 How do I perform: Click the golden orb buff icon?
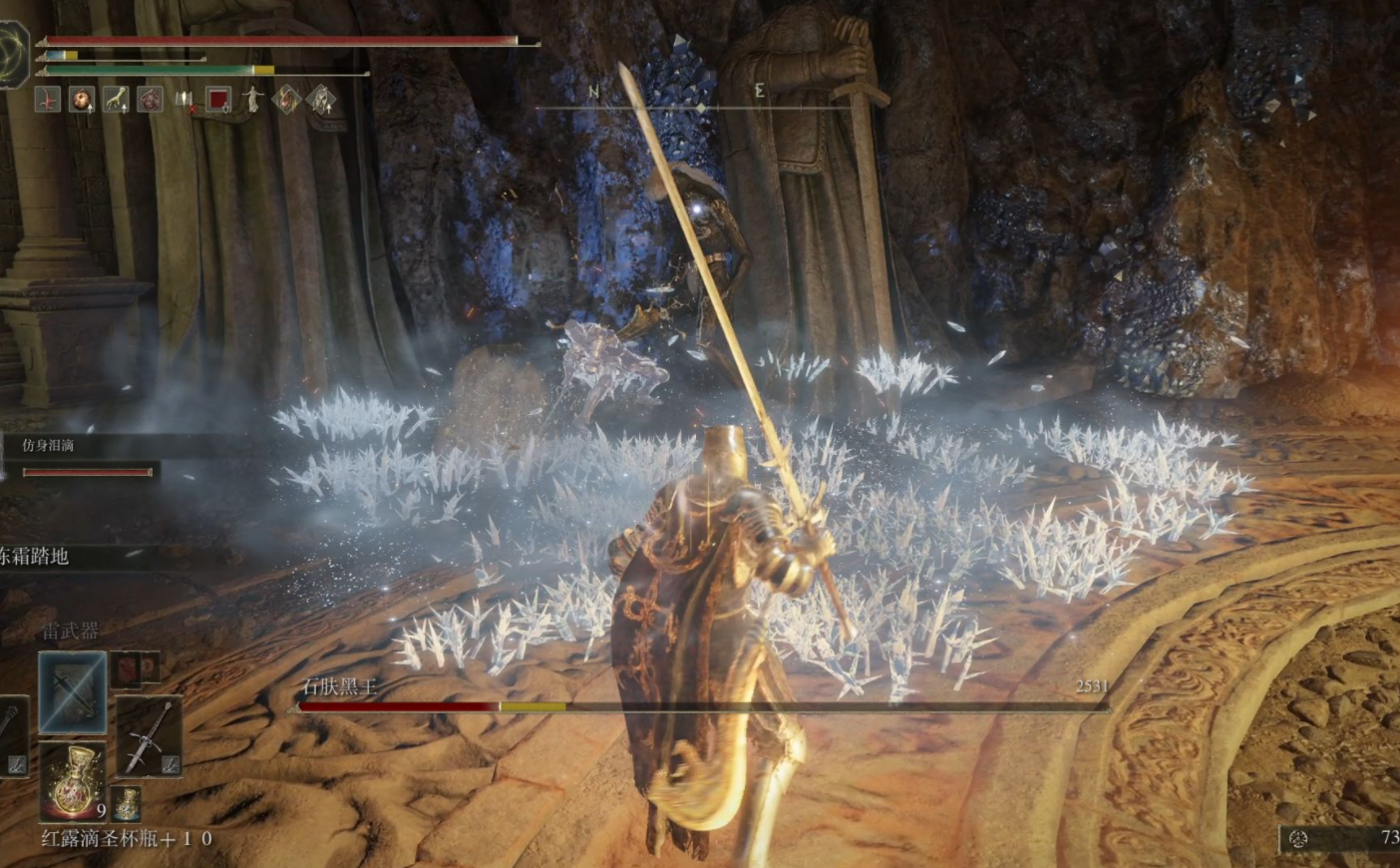pos(82,99)
